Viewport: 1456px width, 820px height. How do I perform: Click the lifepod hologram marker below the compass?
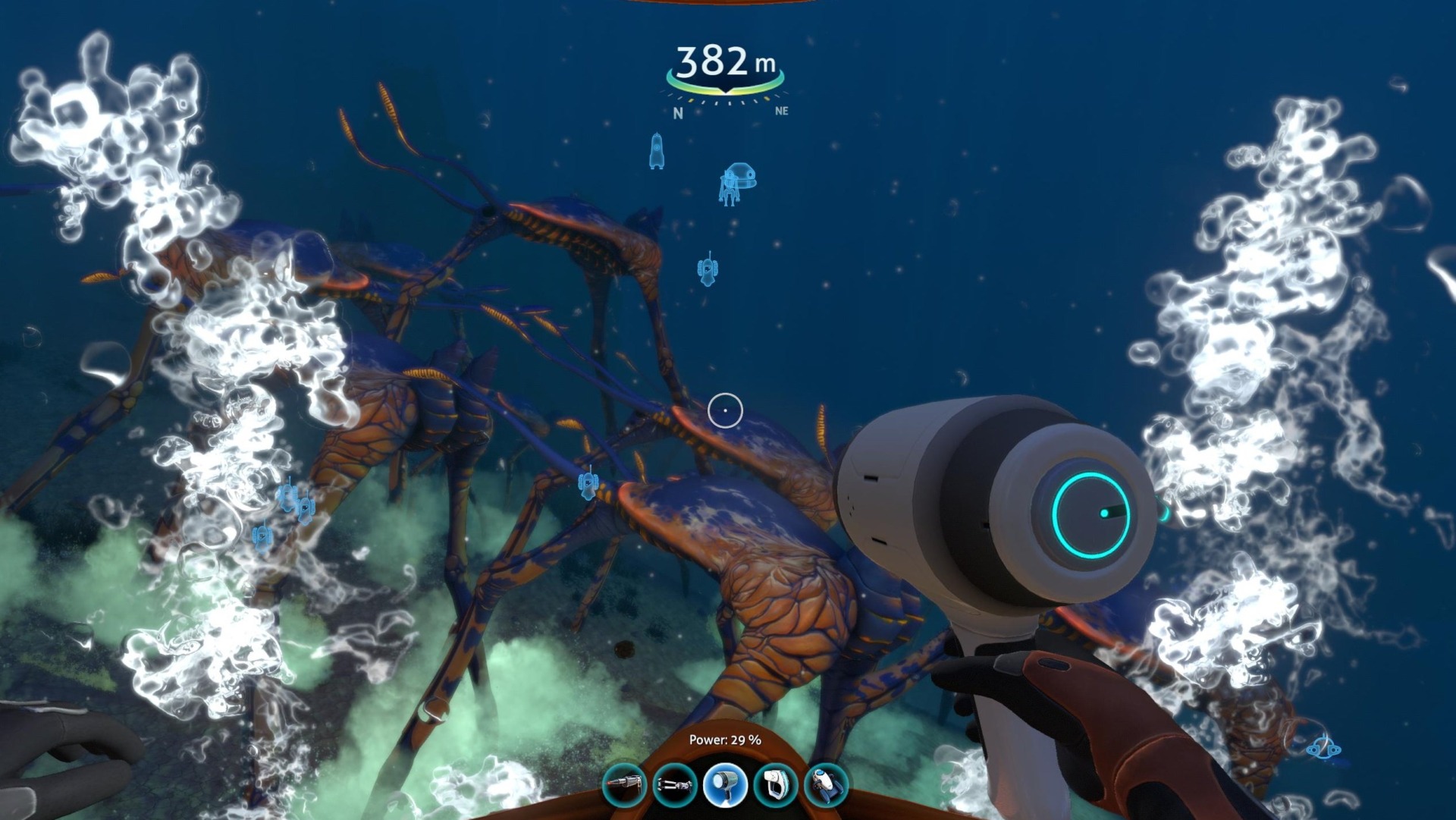(657, 152)
